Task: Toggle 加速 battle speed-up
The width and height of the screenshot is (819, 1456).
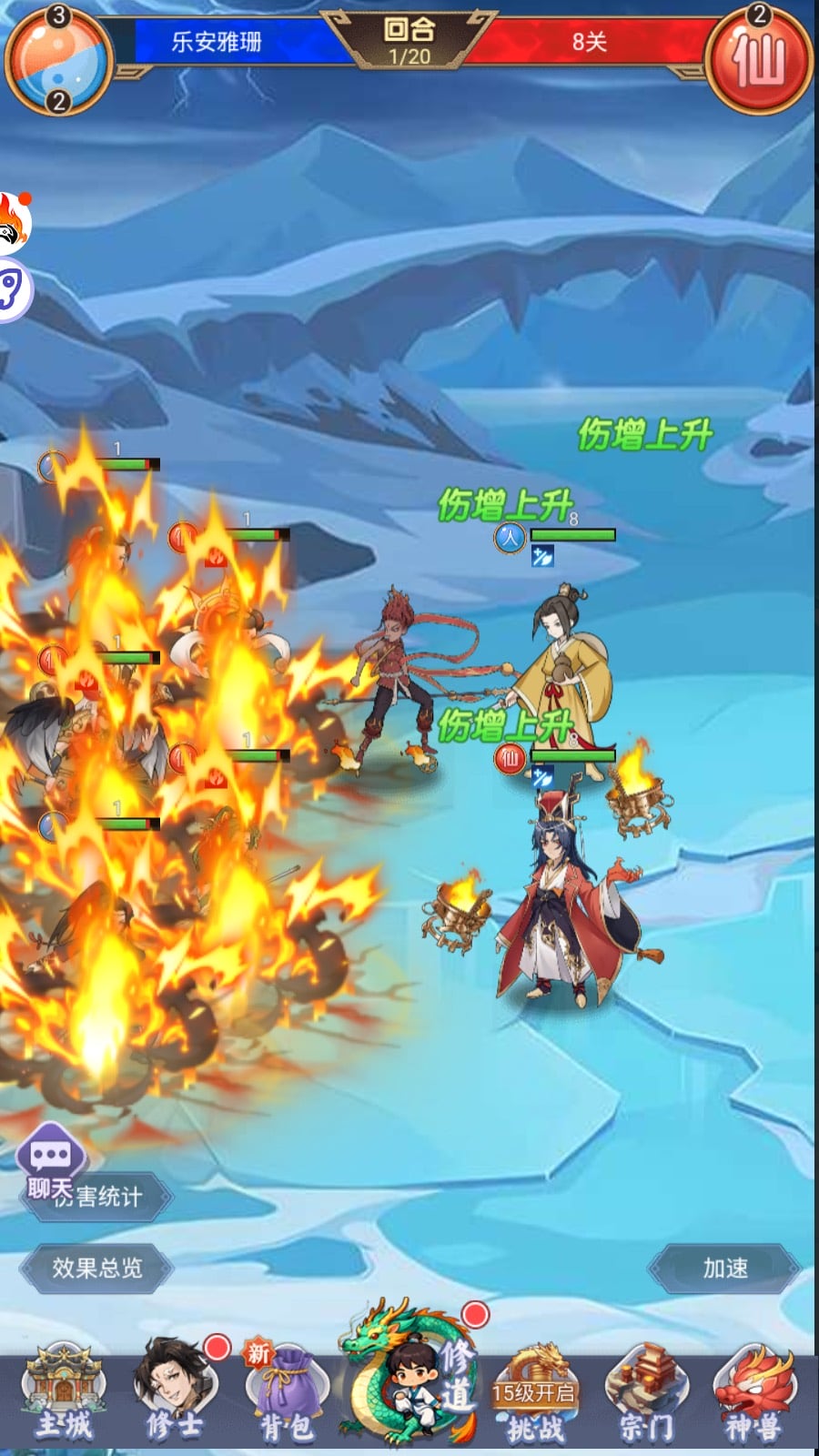Action: (x=724, y=1268)
